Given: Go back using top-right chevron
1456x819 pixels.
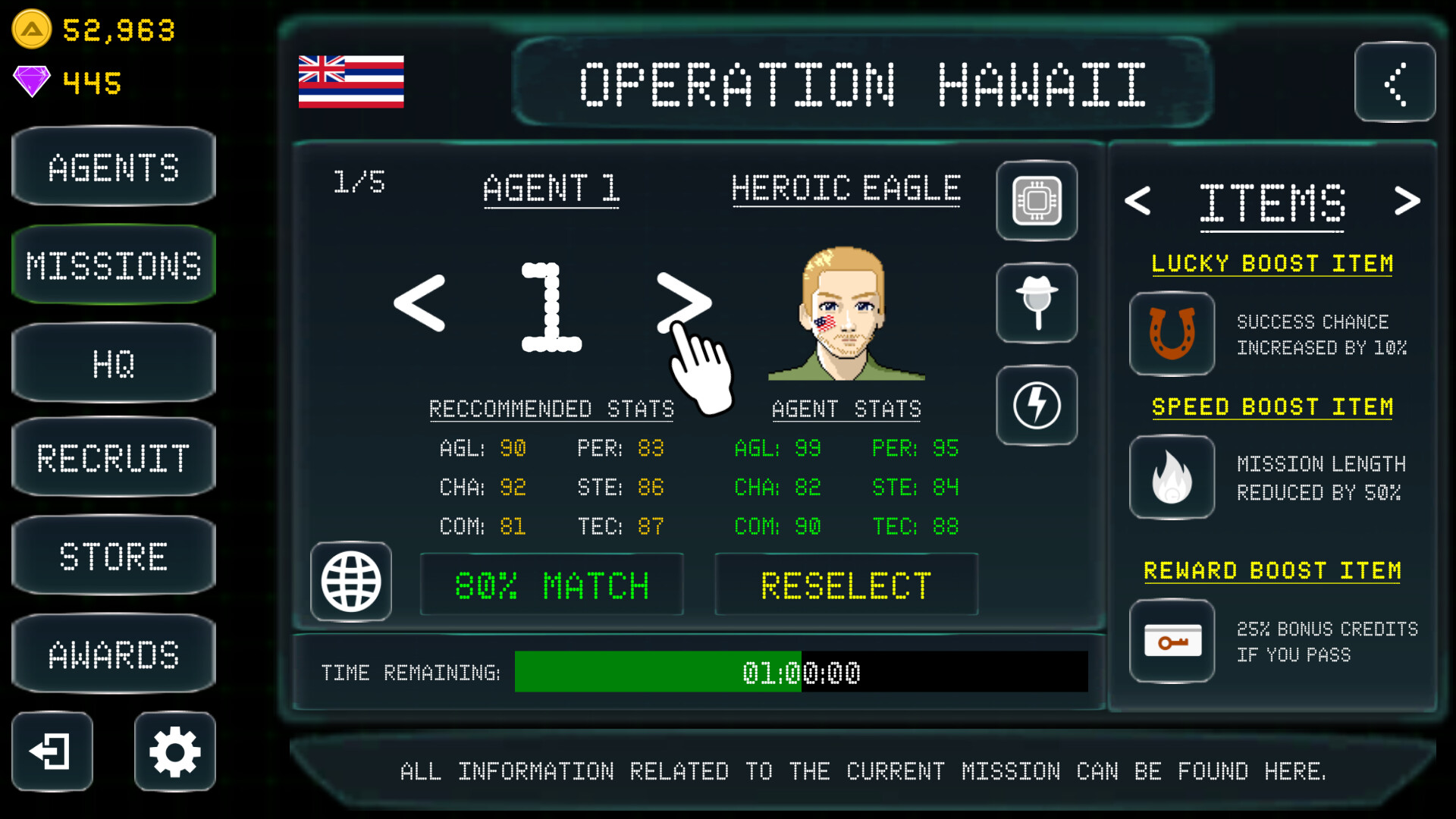Looking at the screenshot, I should (1395, 83).
